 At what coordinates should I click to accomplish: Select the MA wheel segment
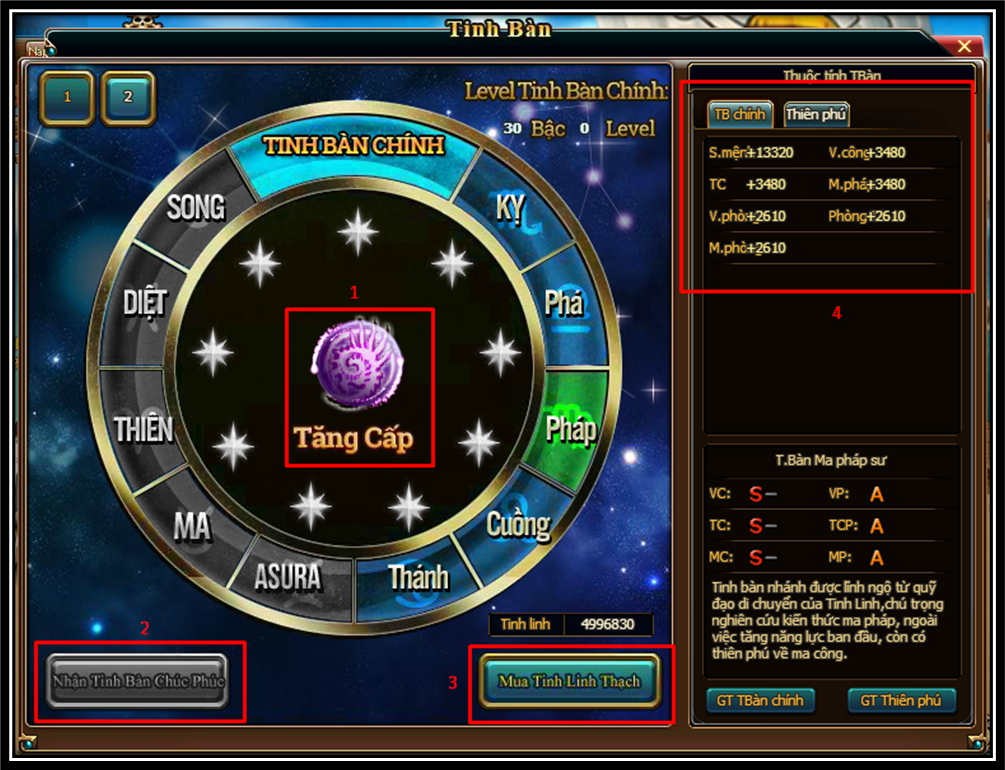pos(192,526)
